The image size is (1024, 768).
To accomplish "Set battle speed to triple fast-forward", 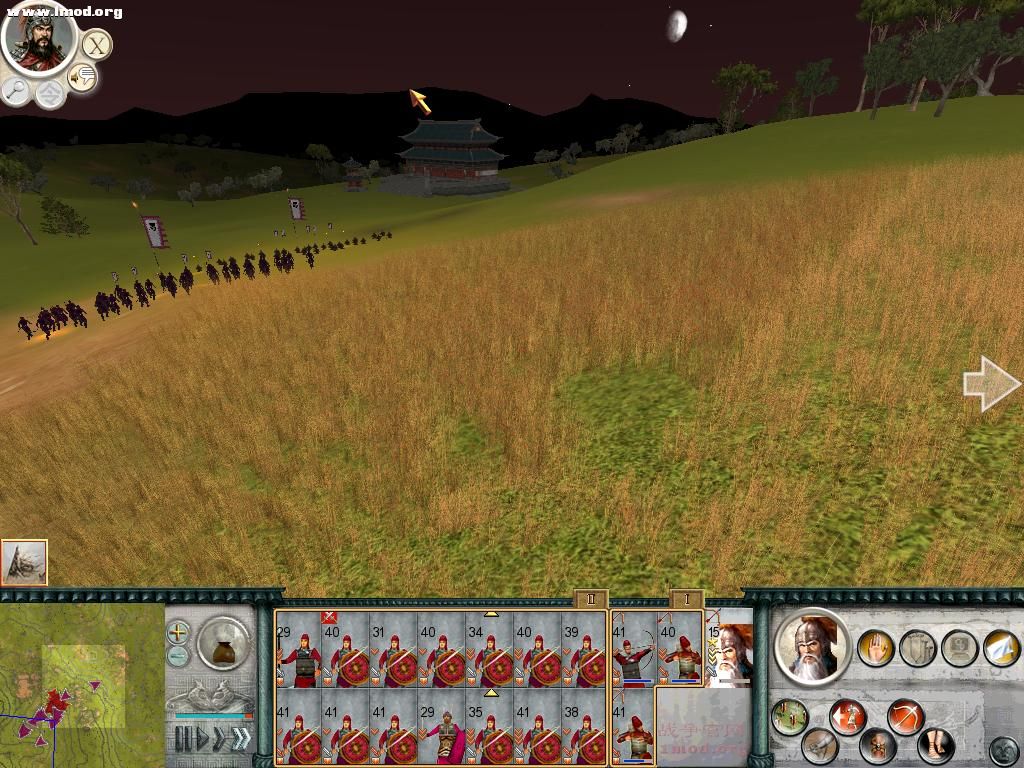I will click(x=240, y=739).
